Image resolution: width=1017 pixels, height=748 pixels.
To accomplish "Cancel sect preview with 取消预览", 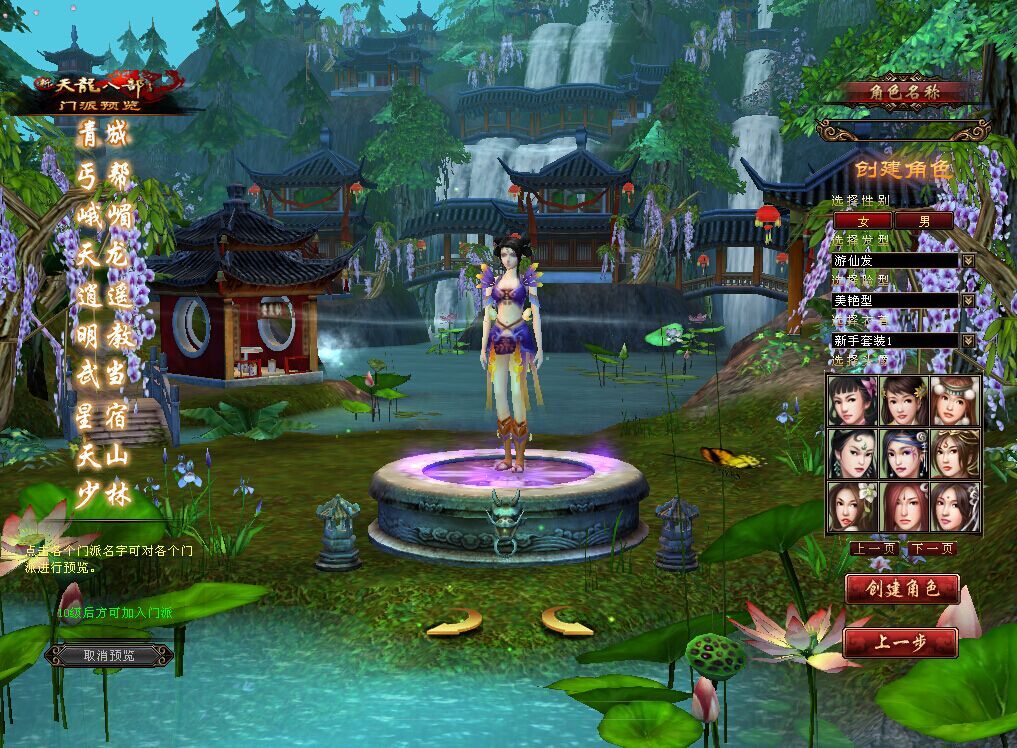I will pyautogui.click(x=108, y=656).
